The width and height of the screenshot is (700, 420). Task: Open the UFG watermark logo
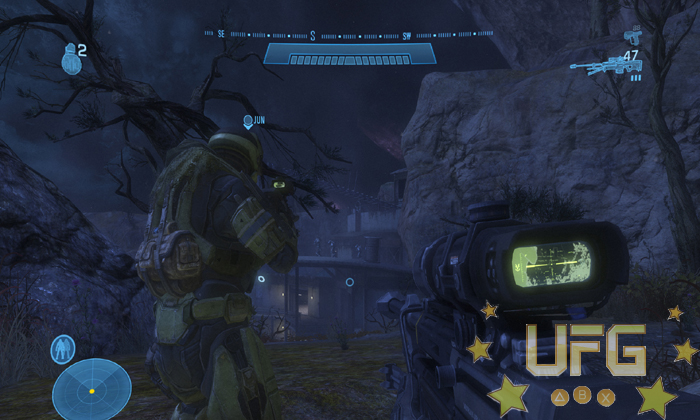click(586, 352)
